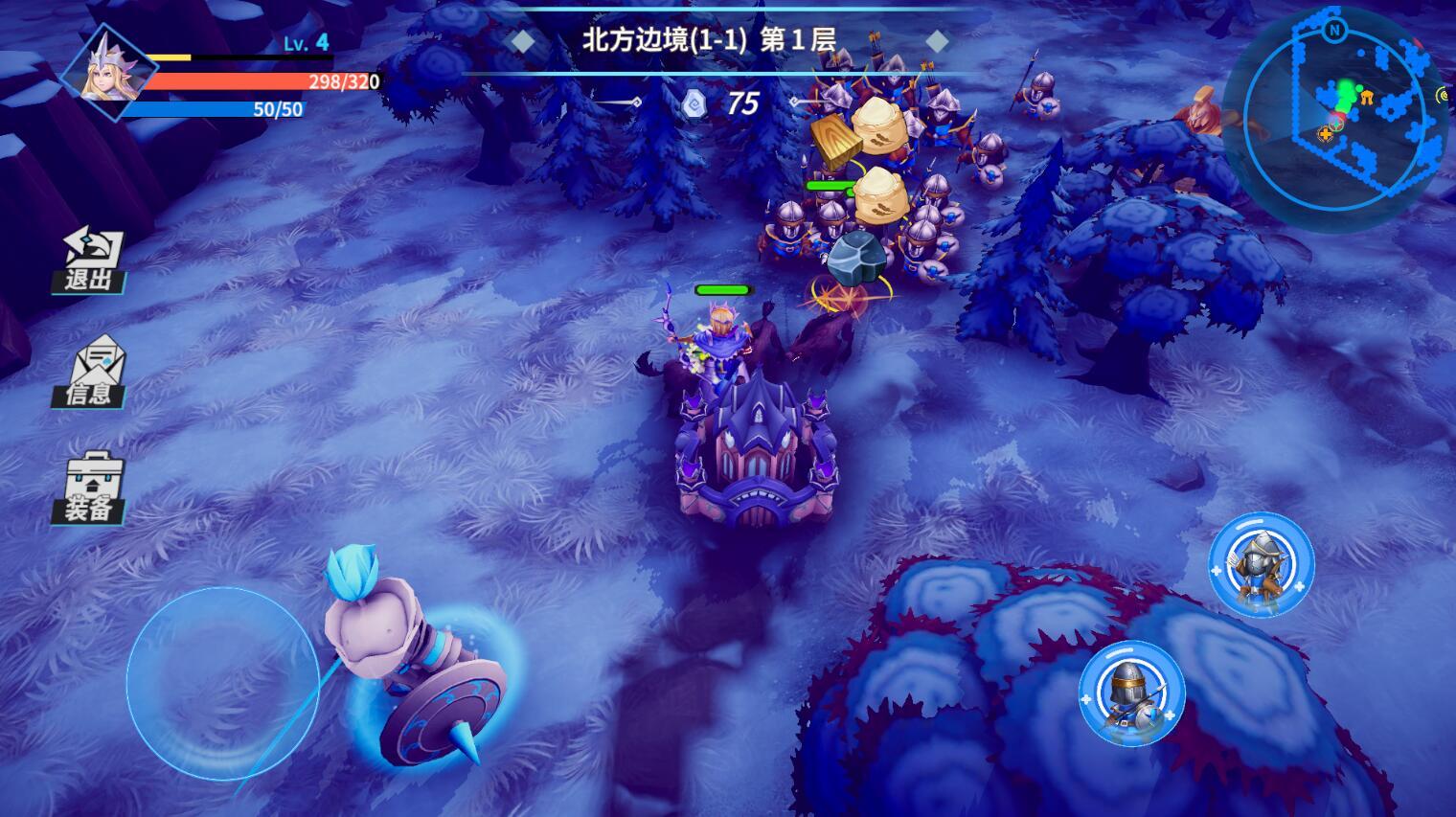The width and height of the screenshot is (1456, 817).
Task: Click the right diamond beside the stage title
Action: [937, 39]
